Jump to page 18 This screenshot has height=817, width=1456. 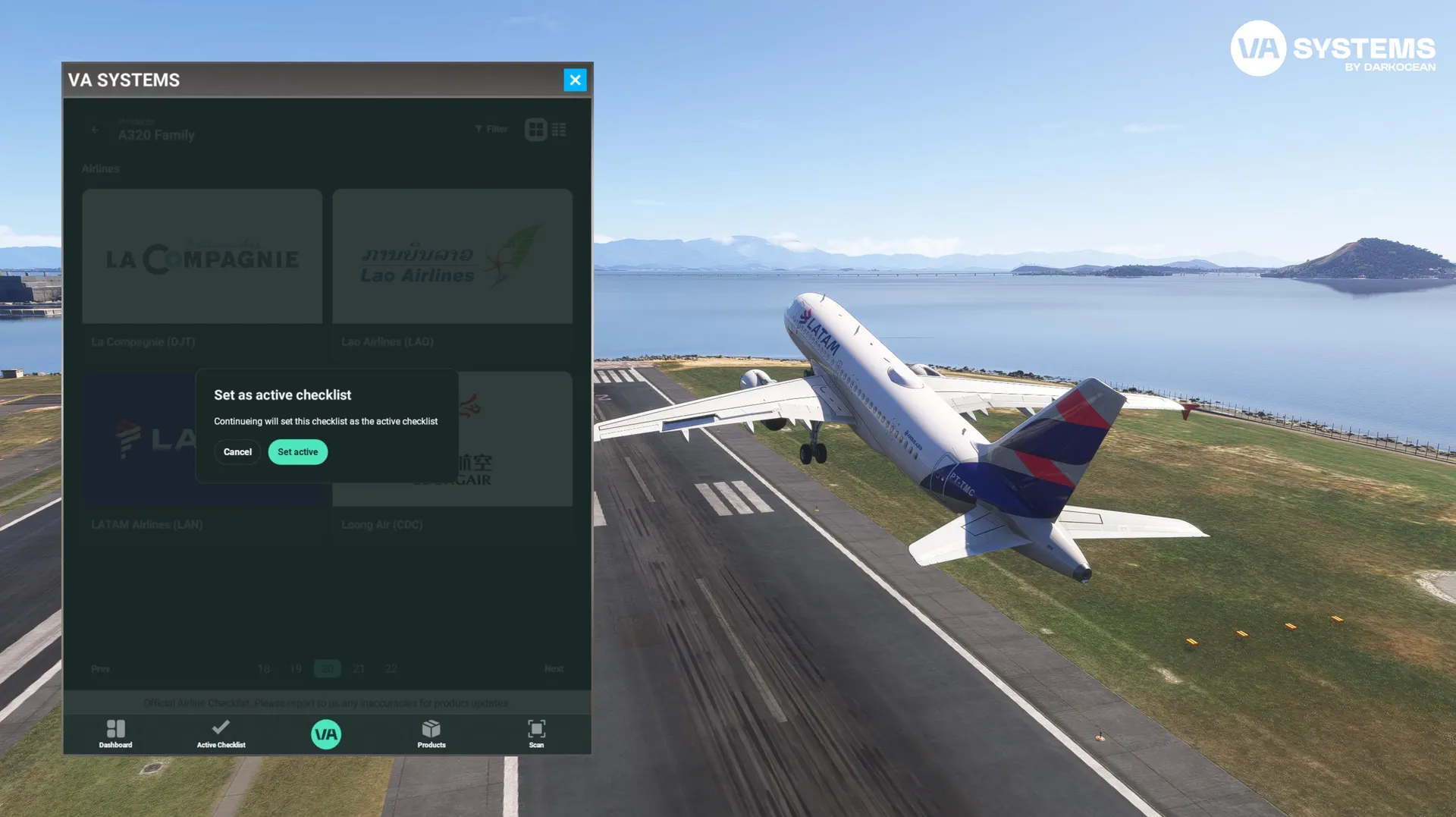[x=264, y=668]
